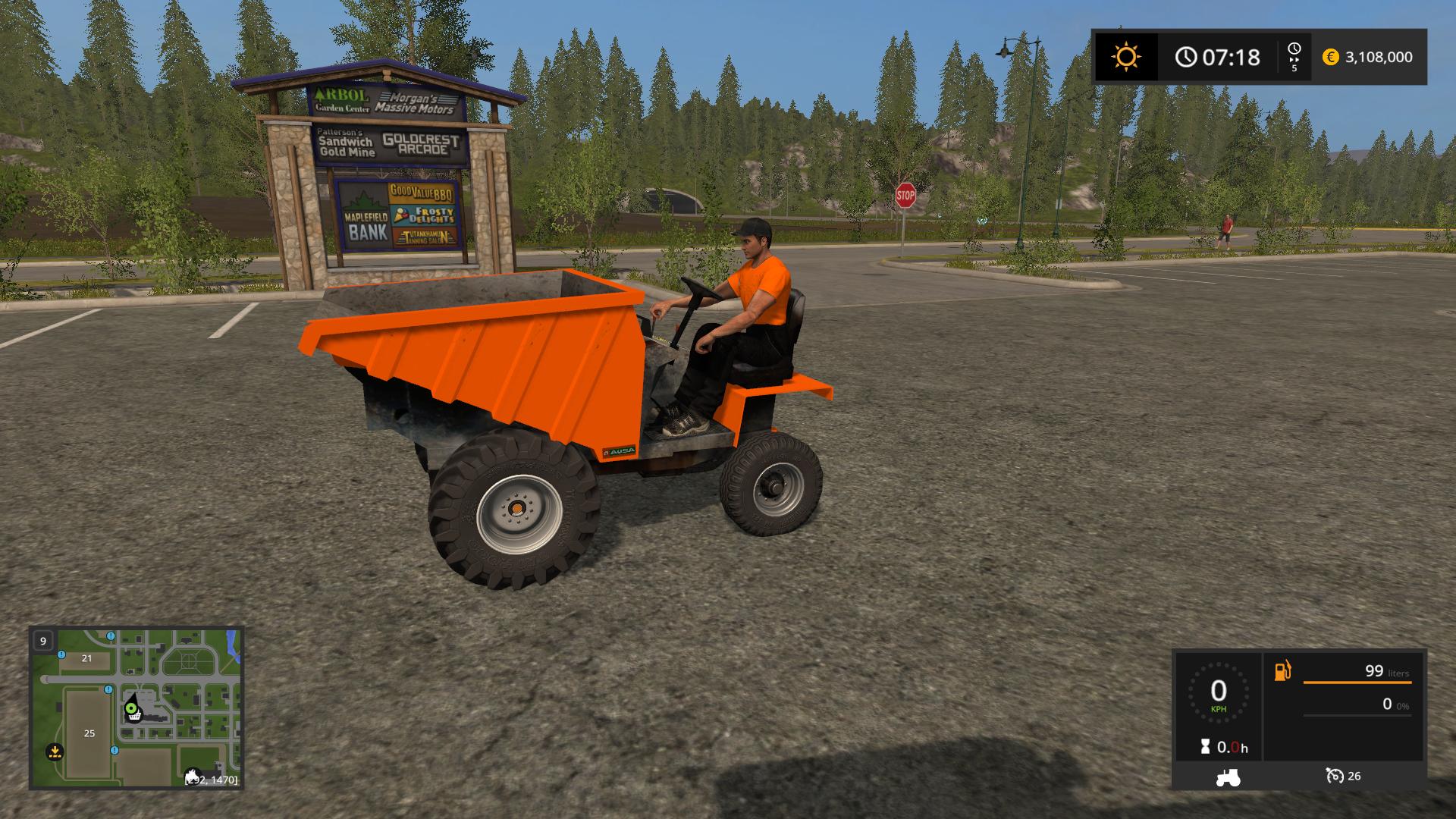Viewport: 1456px width, 819px height.
Task: Click the yellow unloading point marker on minimap
Action: click(x=55, y=752)
